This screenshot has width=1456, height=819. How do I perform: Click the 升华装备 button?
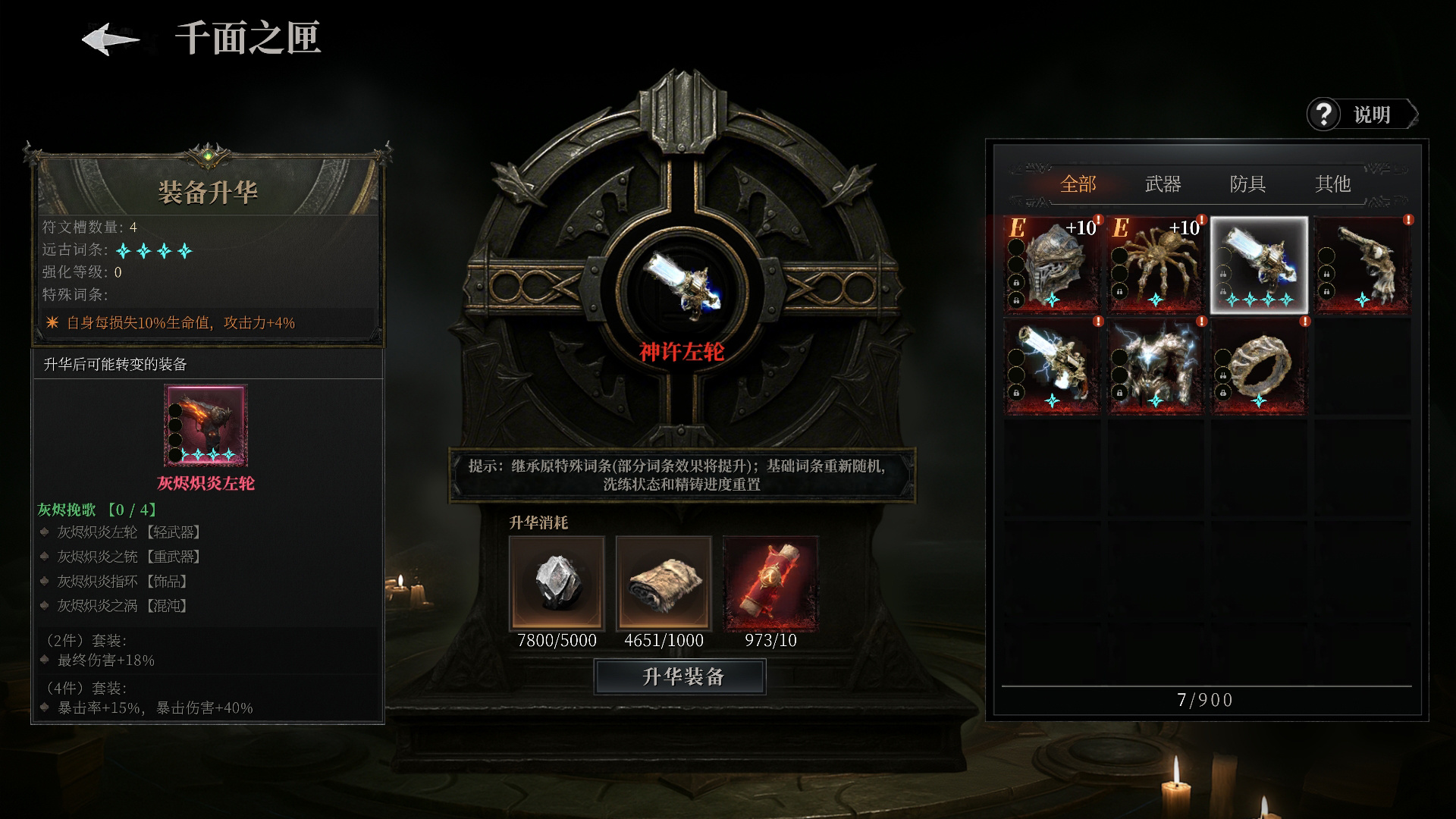click(680, 676)
